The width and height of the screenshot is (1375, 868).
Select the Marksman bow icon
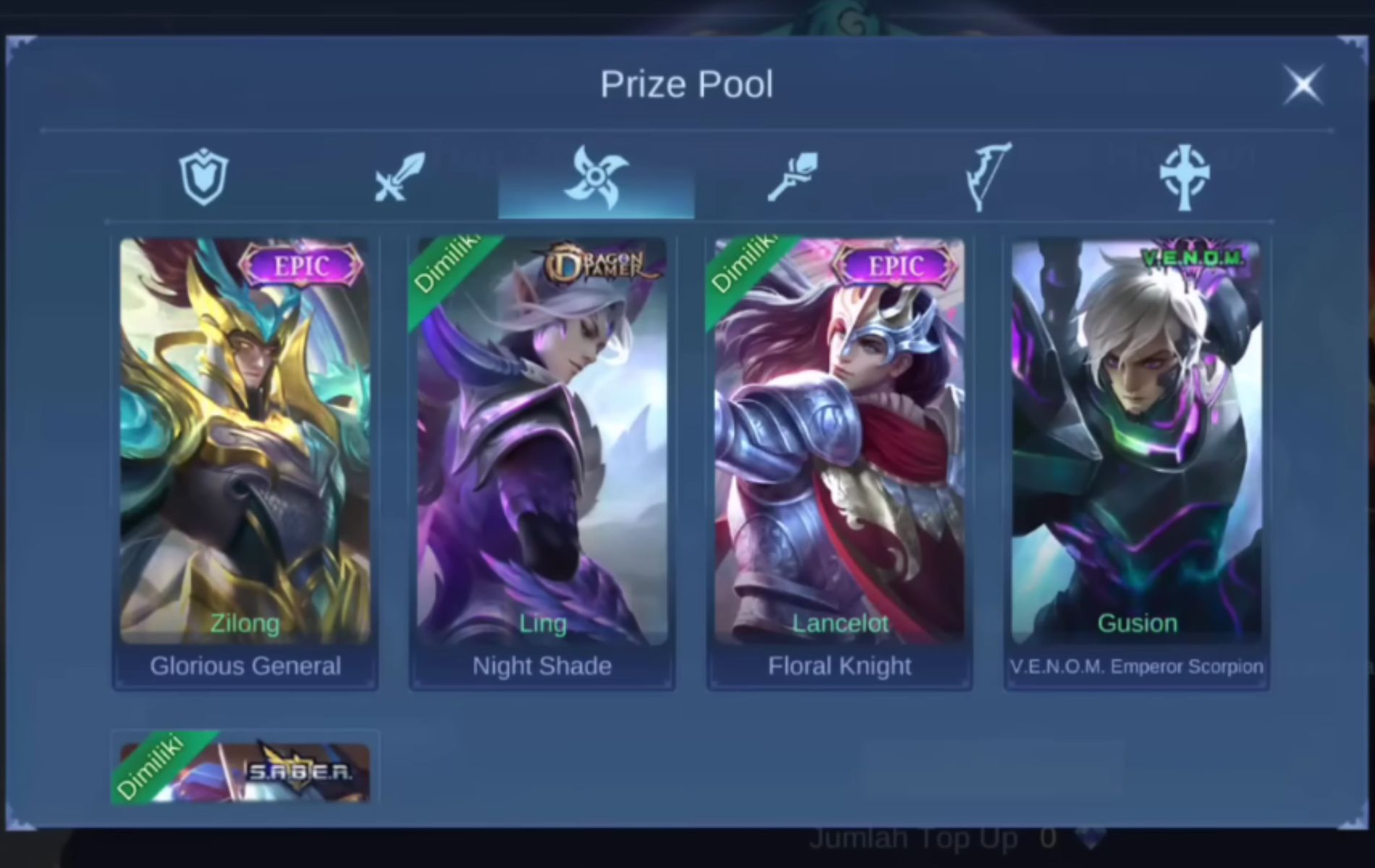[x=986, y=176]
